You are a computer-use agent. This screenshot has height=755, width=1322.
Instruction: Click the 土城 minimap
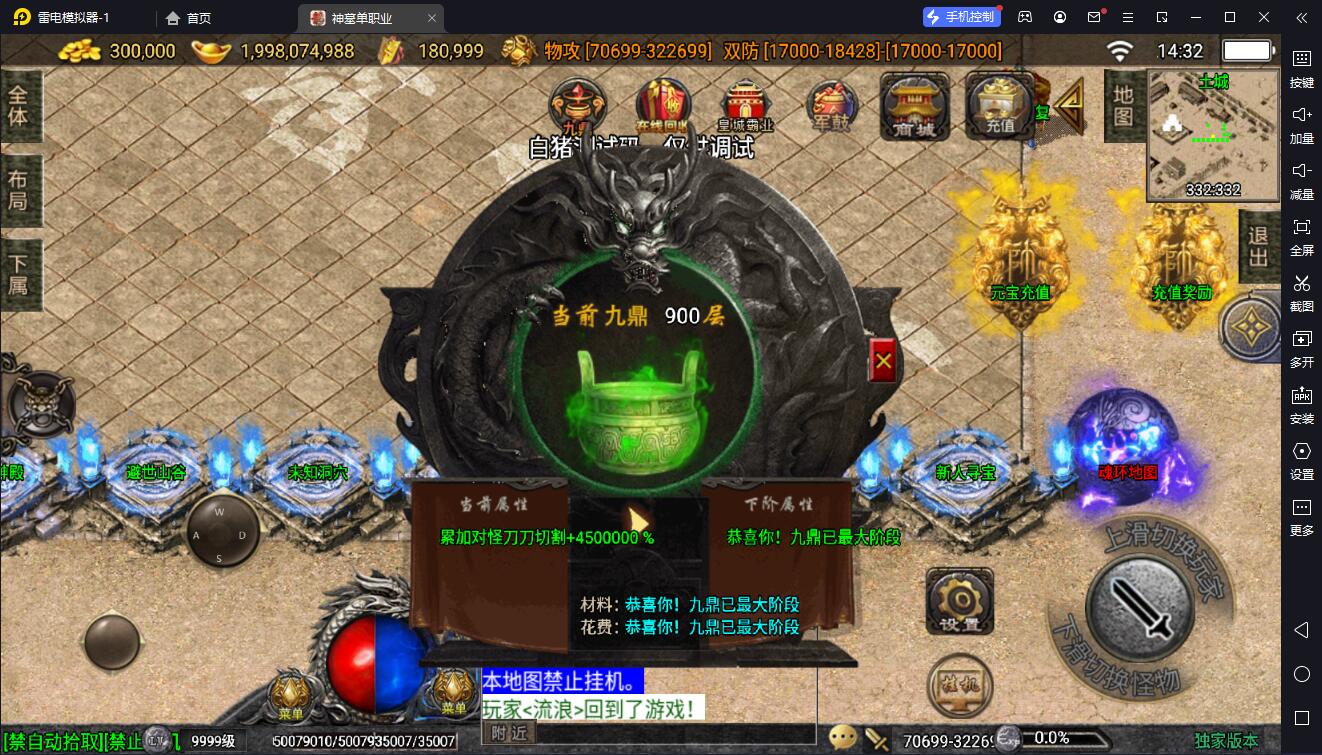point(1213,135)
